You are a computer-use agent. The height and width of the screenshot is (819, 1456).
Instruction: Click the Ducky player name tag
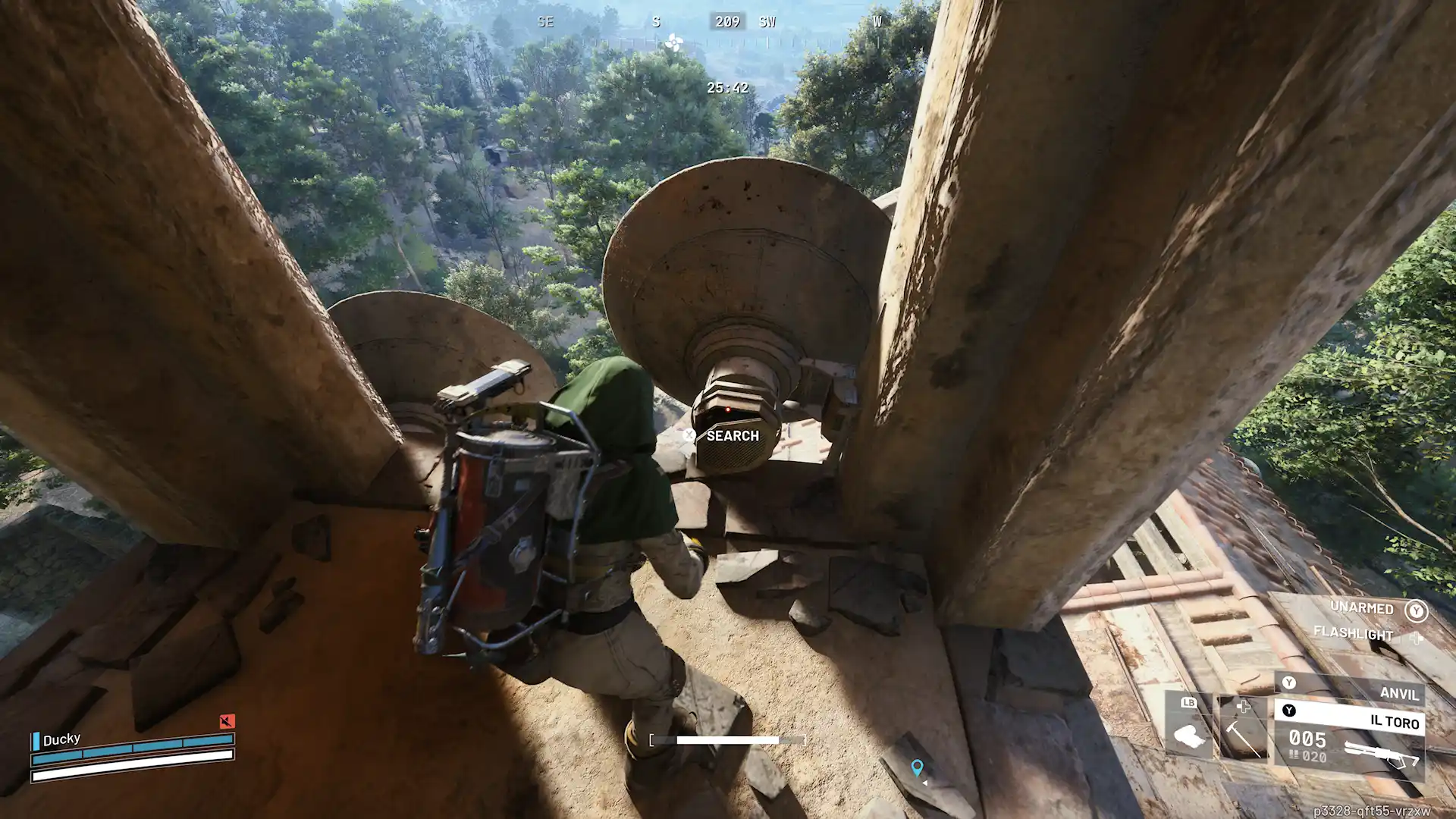pos(61,739)
